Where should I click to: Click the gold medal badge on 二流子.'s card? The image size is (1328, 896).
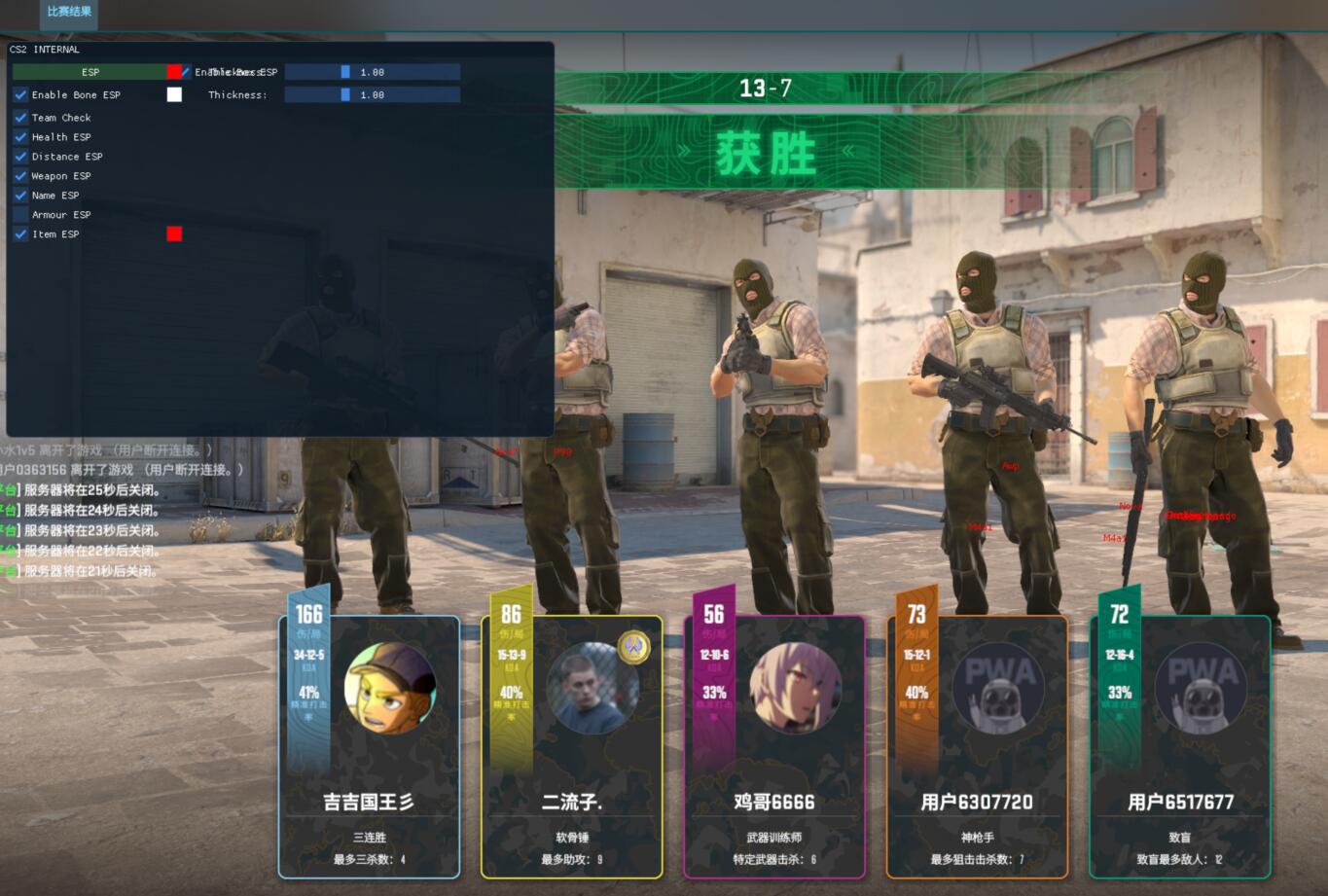click(634, 646)
